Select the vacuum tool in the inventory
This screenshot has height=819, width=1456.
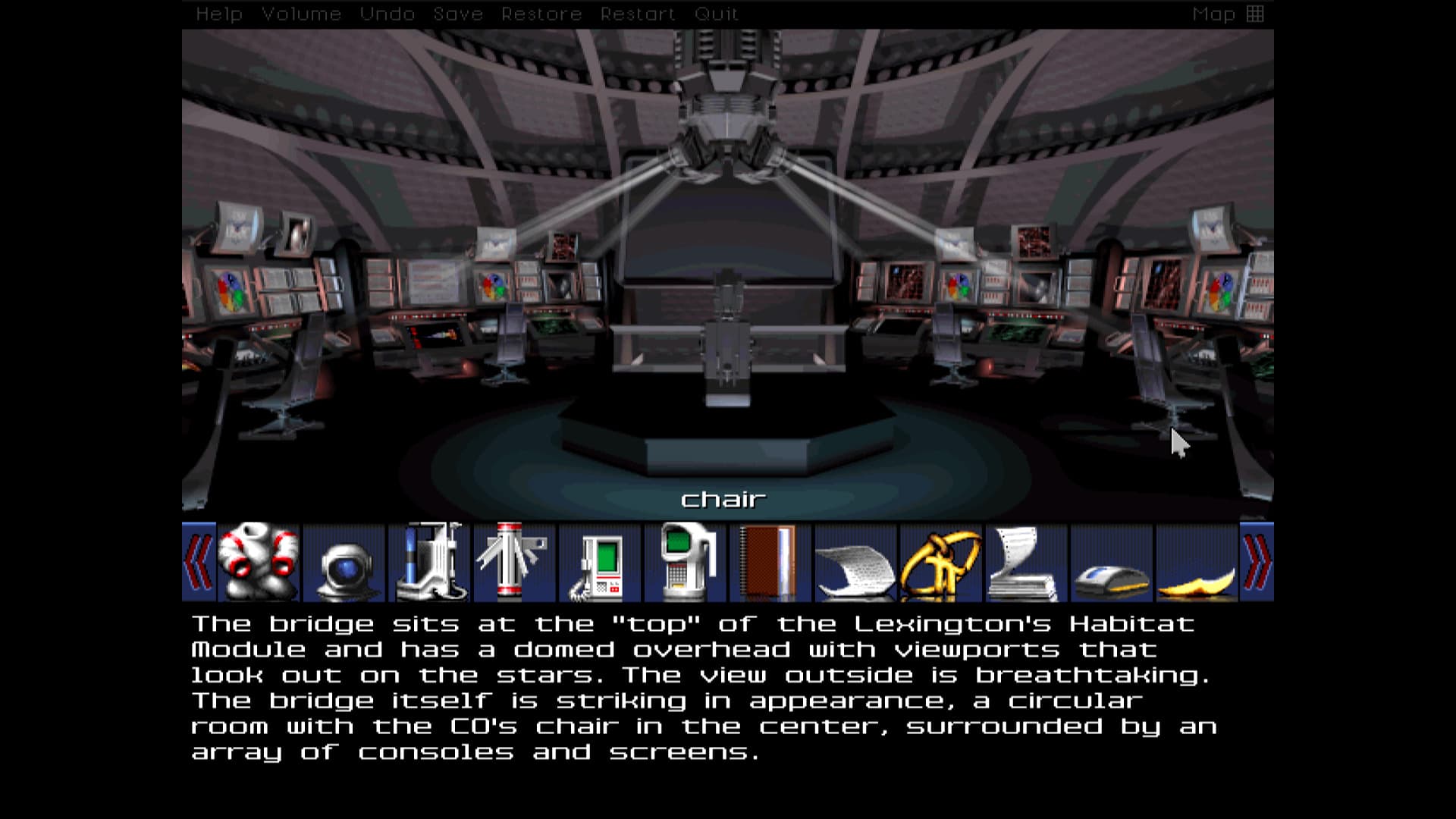point(430,561)
